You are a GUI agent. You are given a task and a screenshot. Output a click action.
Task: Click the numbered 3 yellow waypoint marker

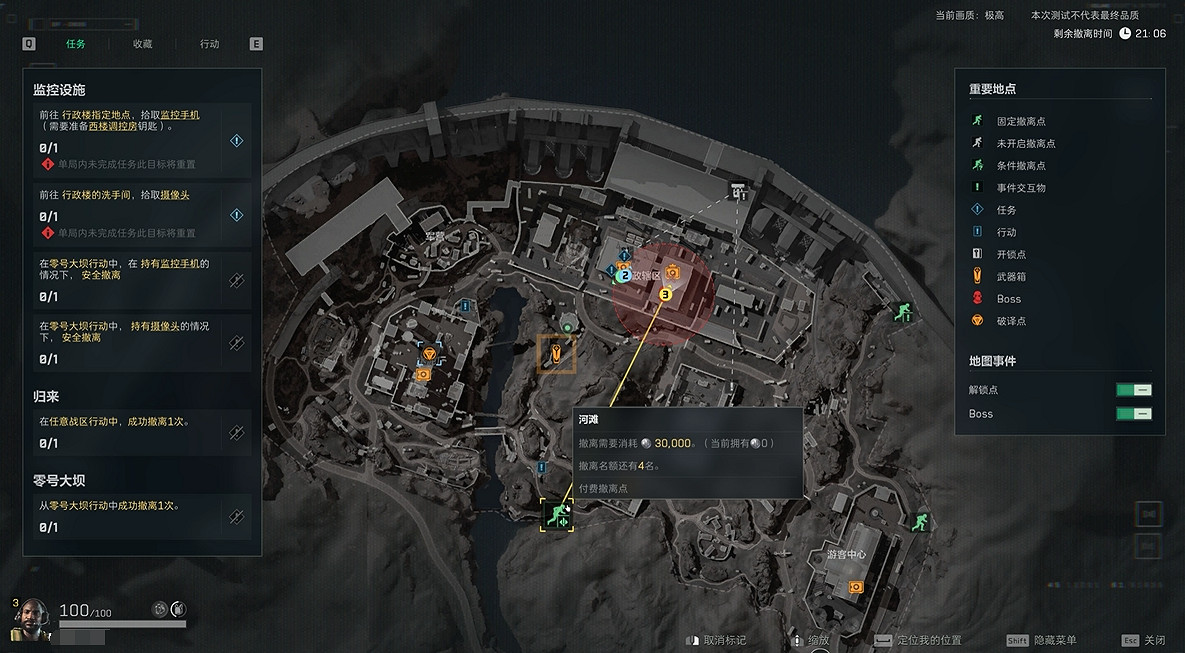tap(666, 294)
